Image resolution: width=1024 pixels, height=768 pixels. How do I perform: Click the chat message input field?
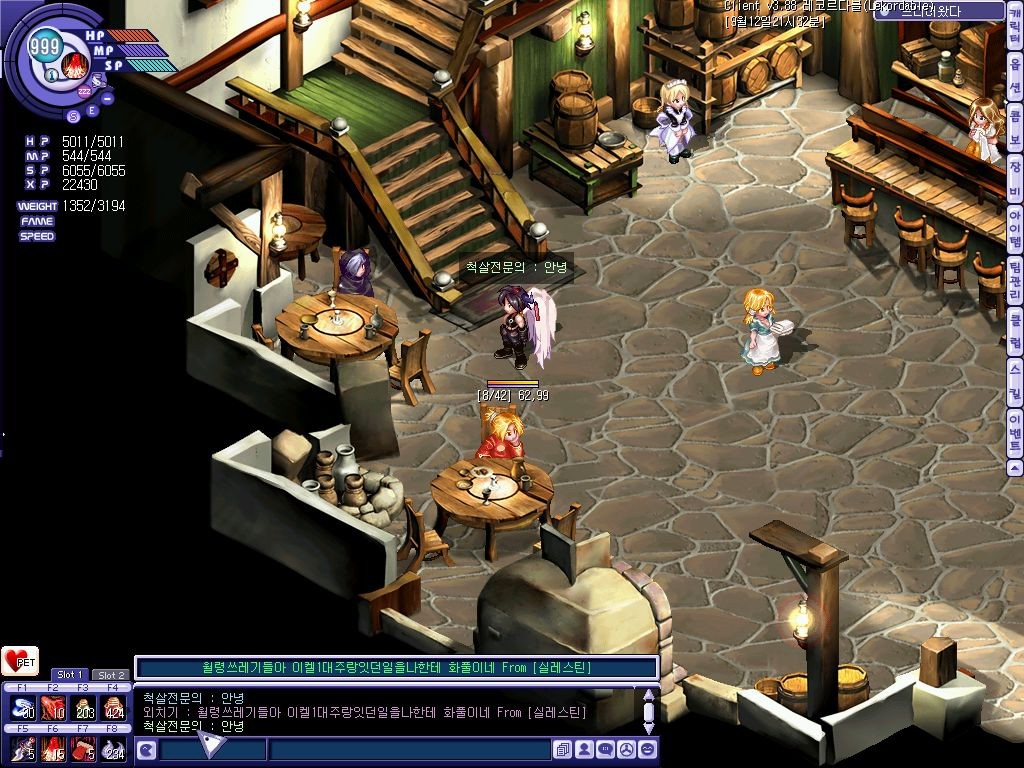410,749
